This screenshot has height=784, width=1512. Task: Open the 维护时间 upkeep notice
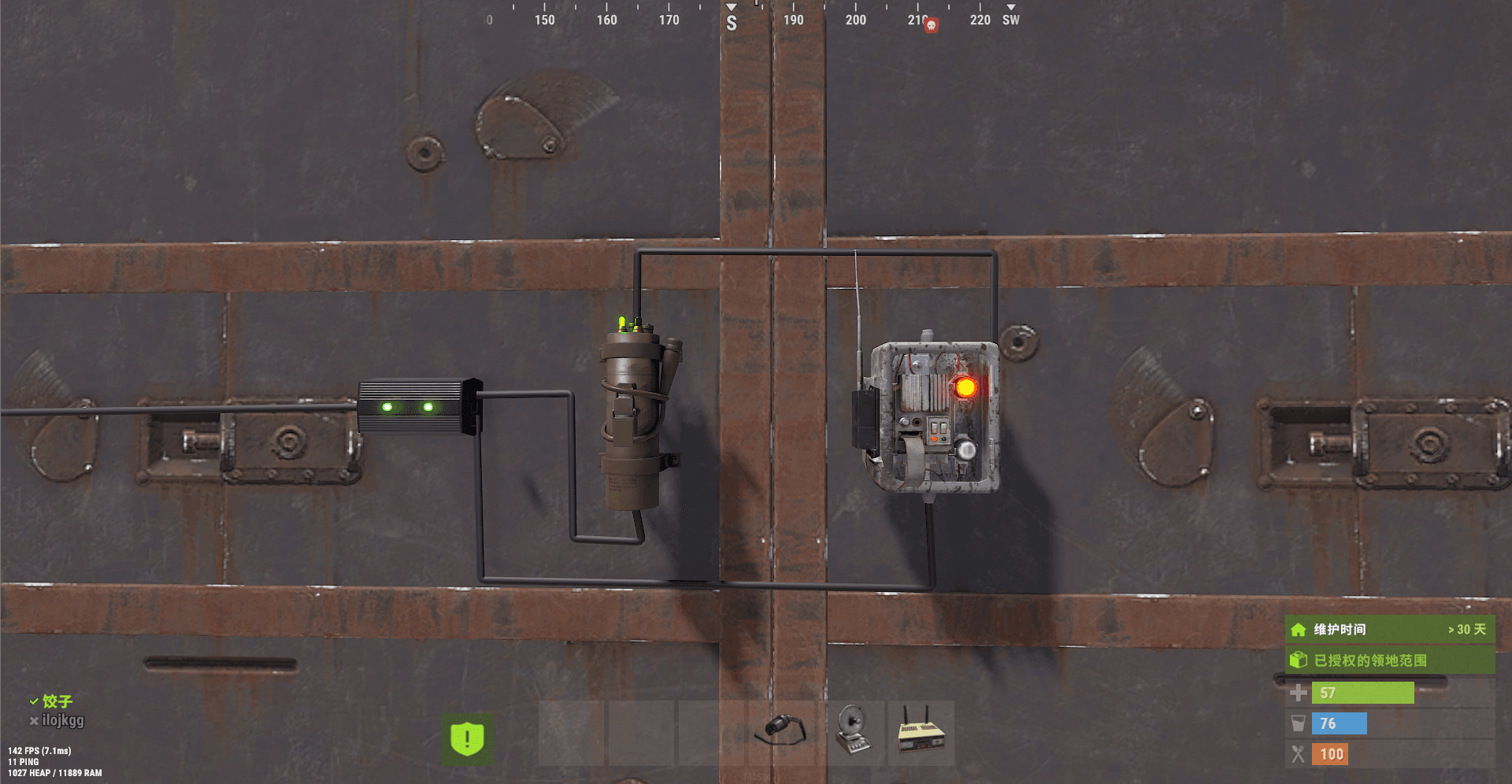click(x=1389, y=630)
